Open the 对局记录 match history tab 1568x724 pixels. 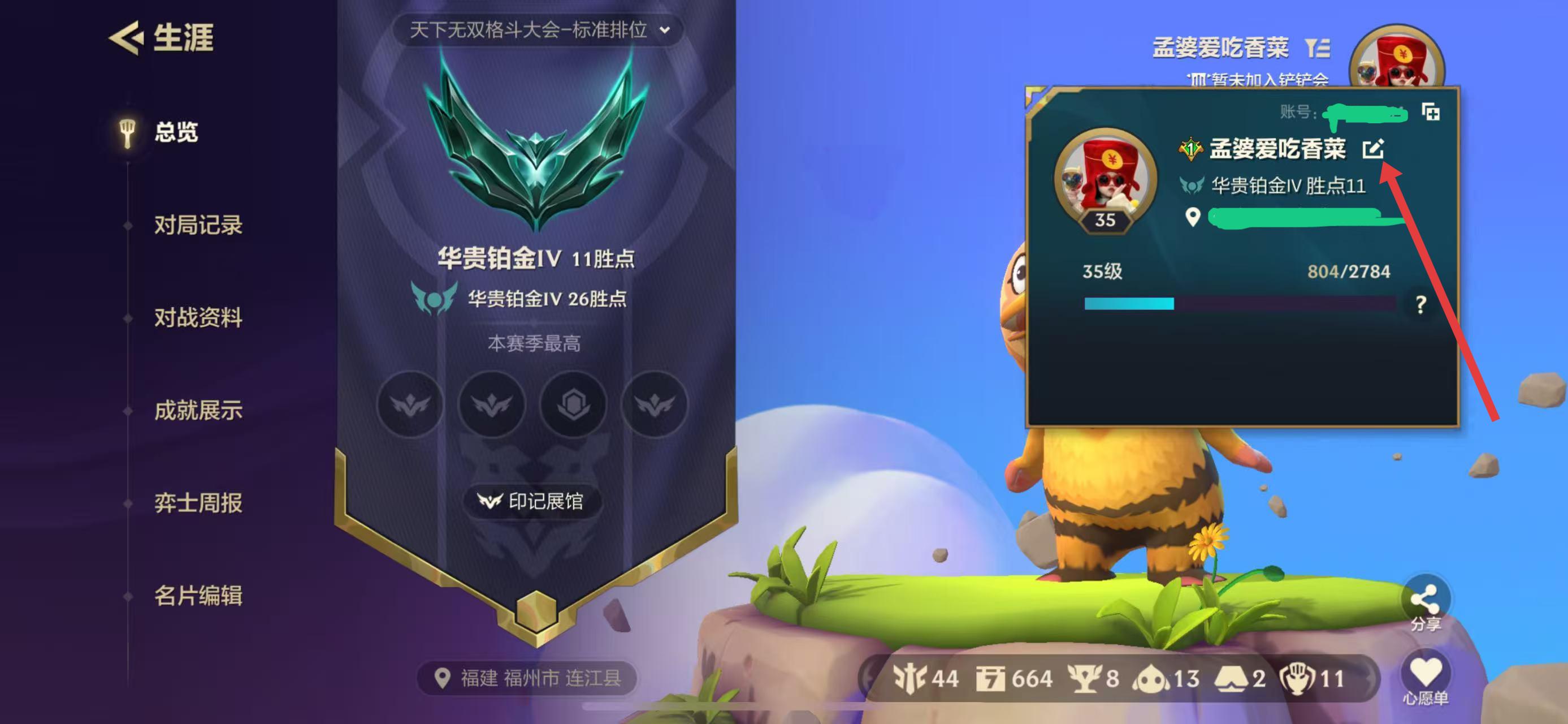point(198,225)
